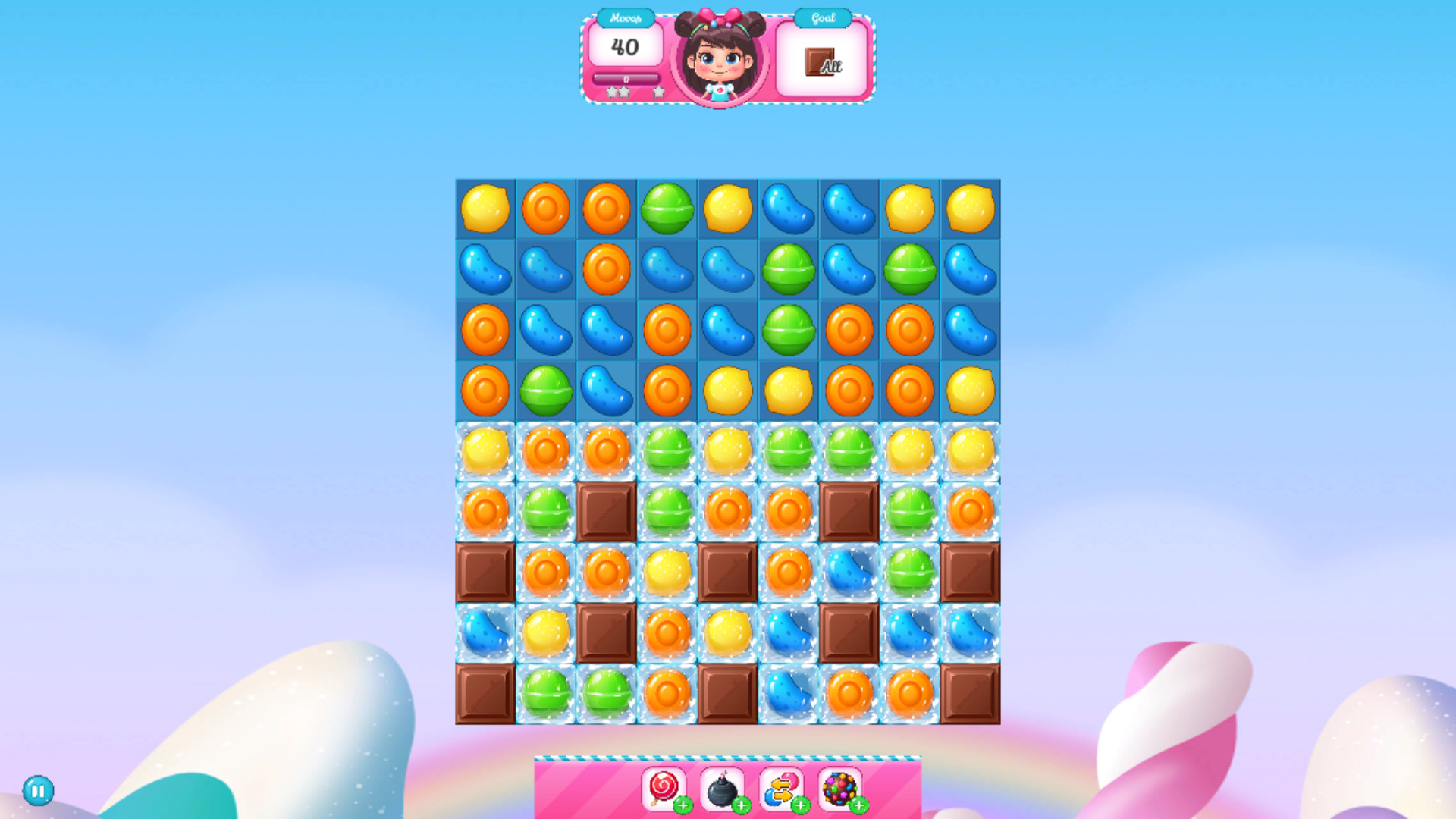Use the candy swap booster with arrows
Viewport: 1456px width, 819px height.
(781, 789)
